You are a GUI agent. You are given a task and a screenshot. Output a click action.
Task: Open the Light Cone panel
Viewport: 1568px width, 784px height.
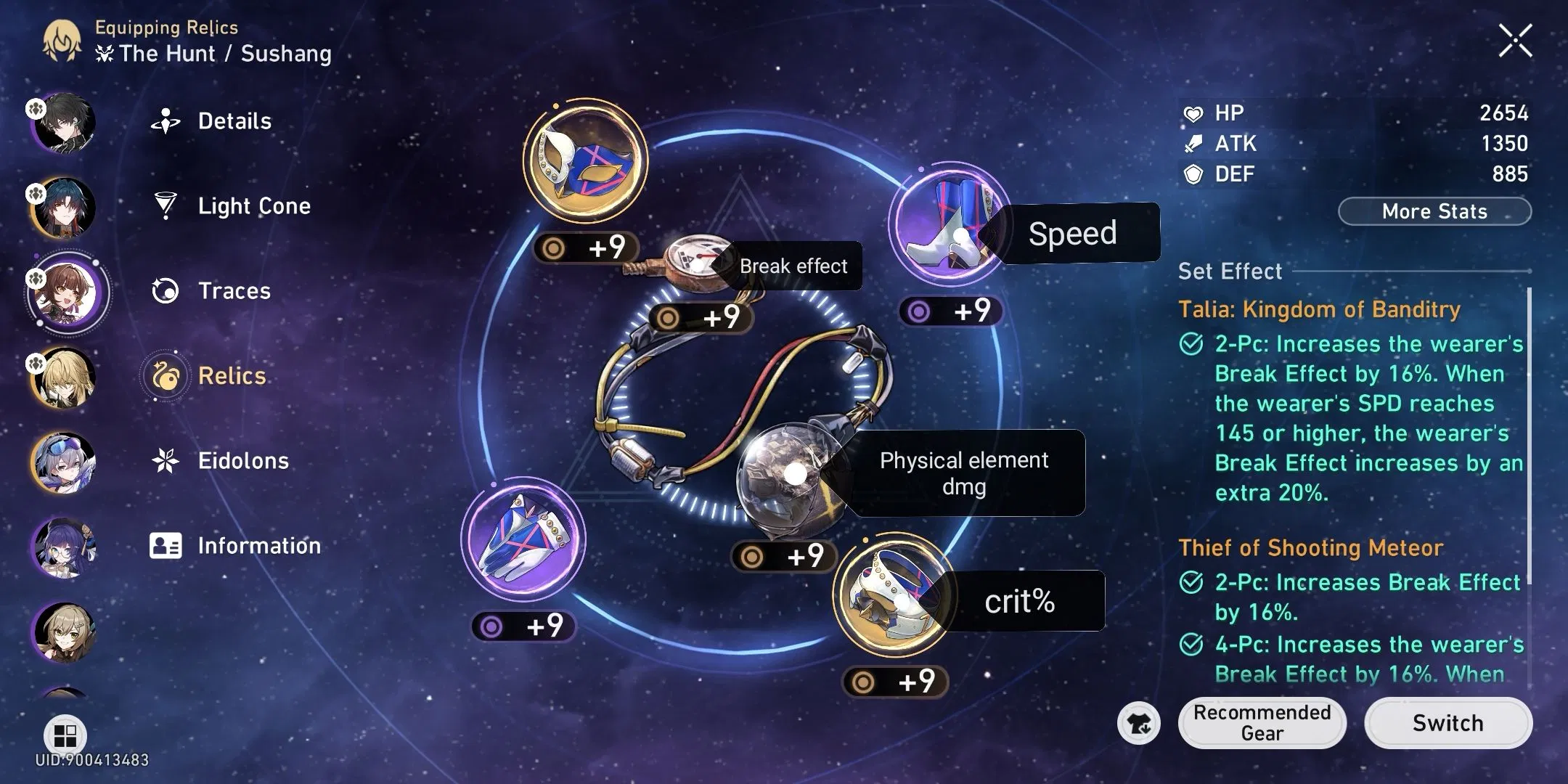253,205
